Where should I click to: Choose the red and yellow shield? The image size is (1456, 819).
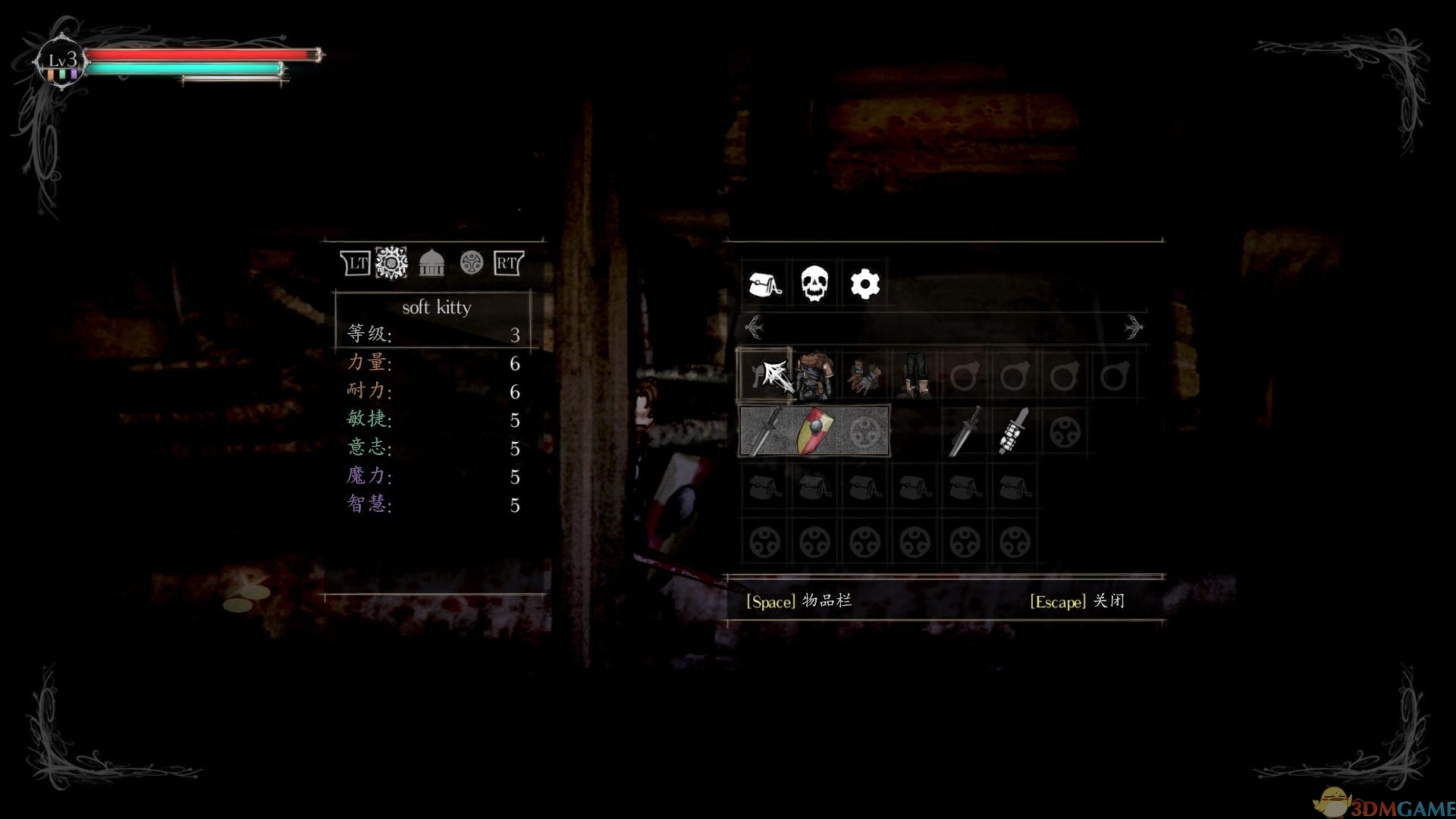814,431
